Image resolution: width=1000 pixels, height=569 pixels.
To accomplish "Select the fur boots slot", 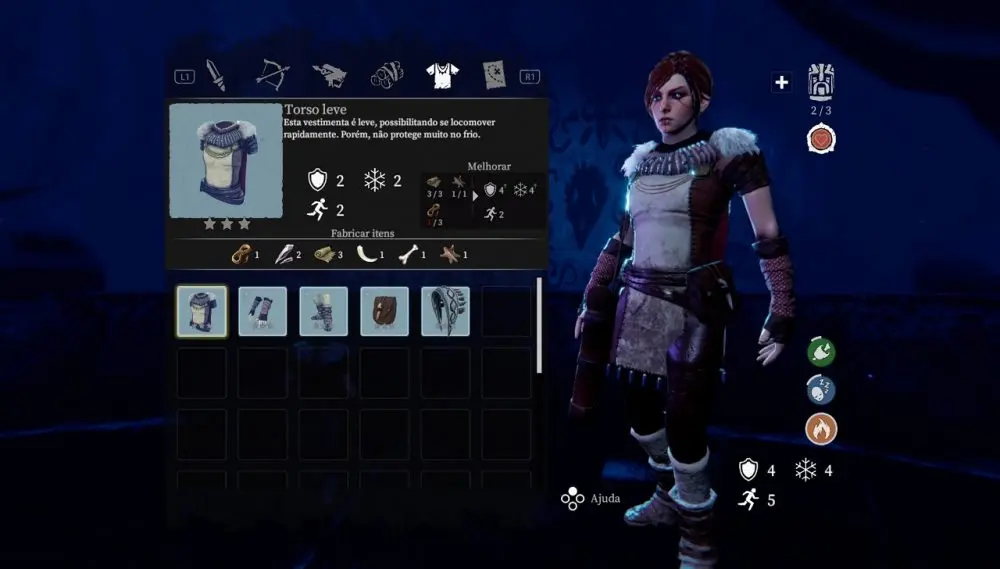I will (324, 311).
